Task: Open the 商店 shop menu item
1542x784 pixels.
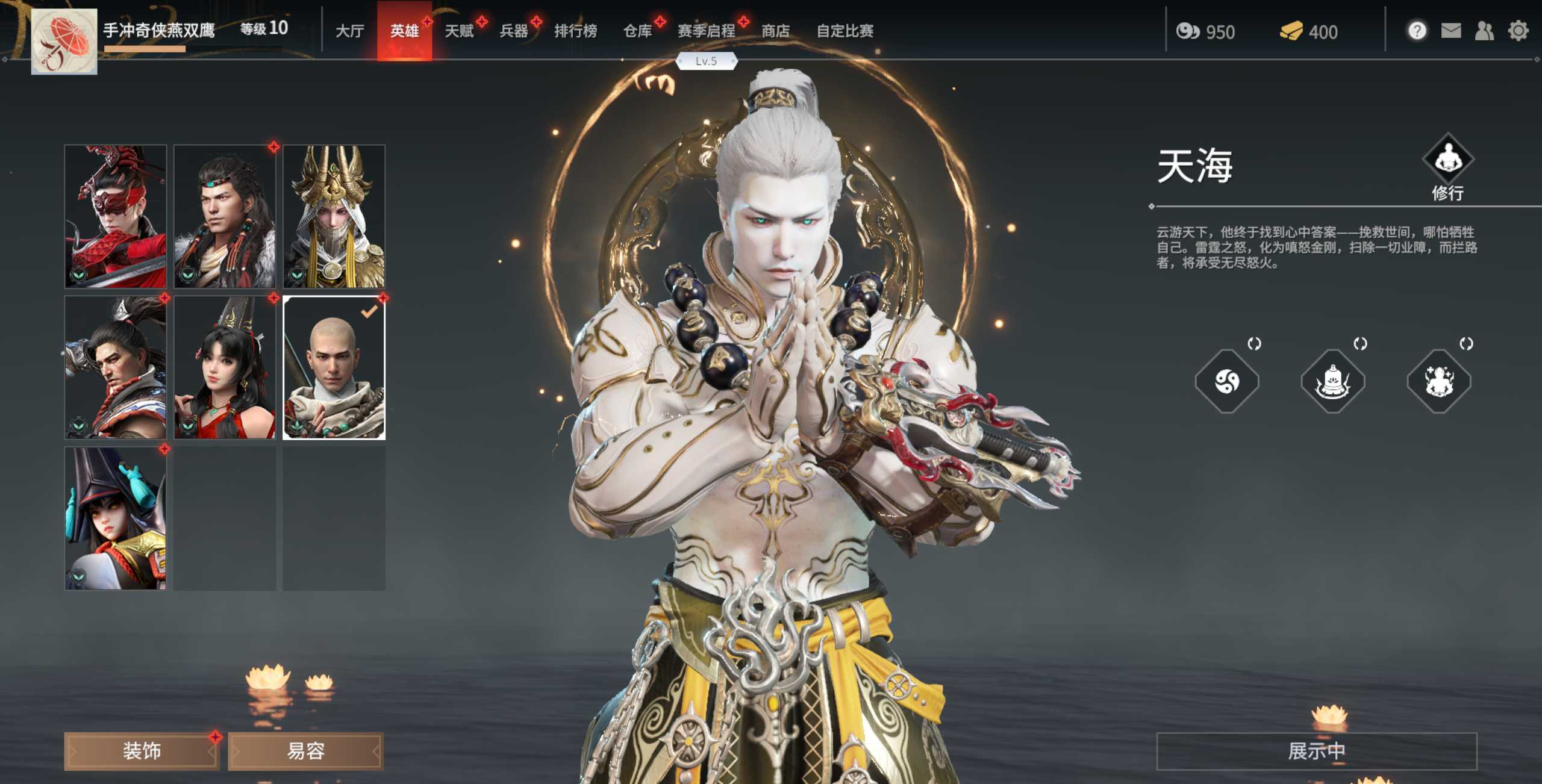Action: point(775,31)
